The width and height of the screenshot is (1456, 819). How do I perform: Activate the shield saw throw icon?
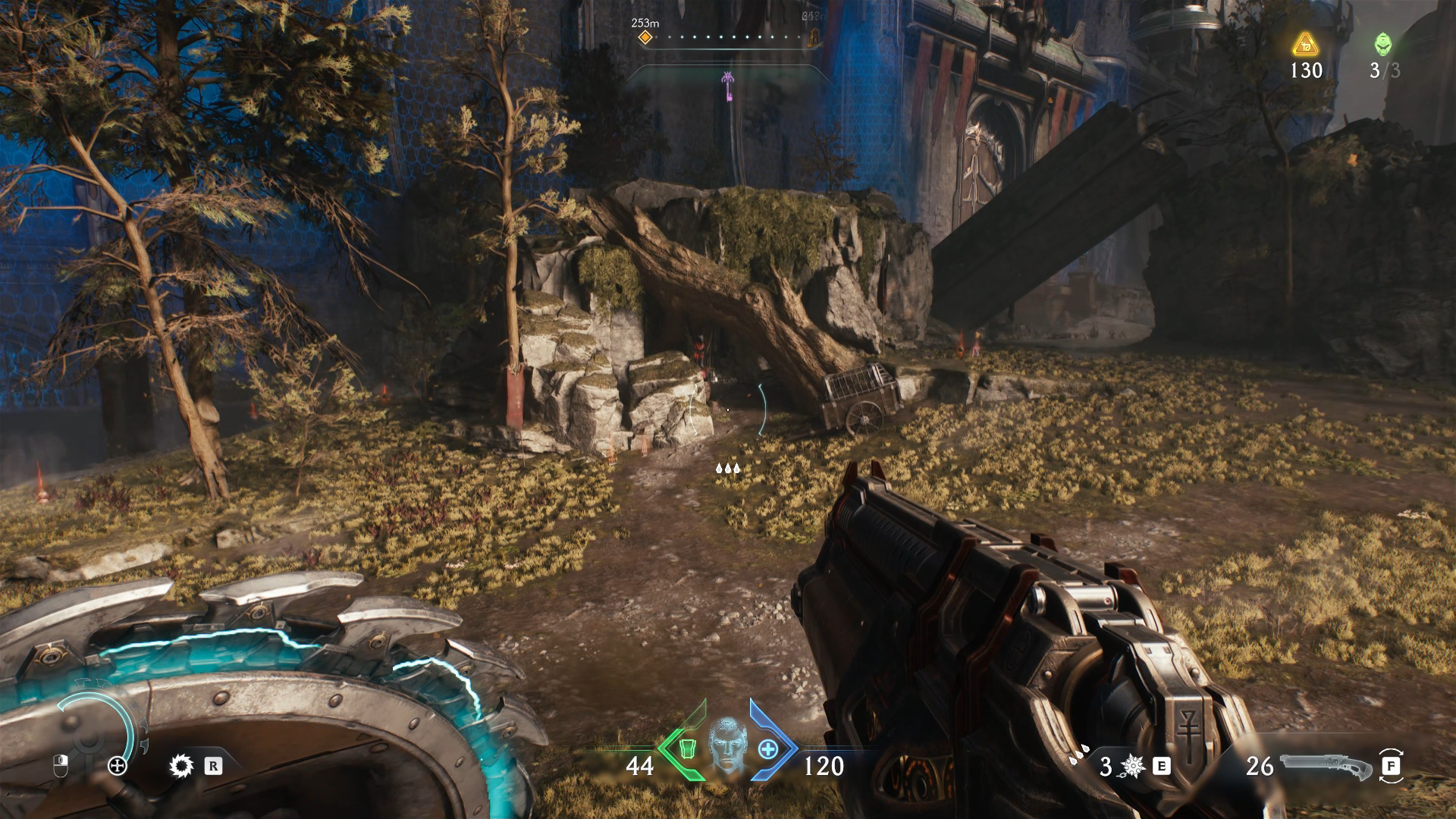tap(181, 766)
